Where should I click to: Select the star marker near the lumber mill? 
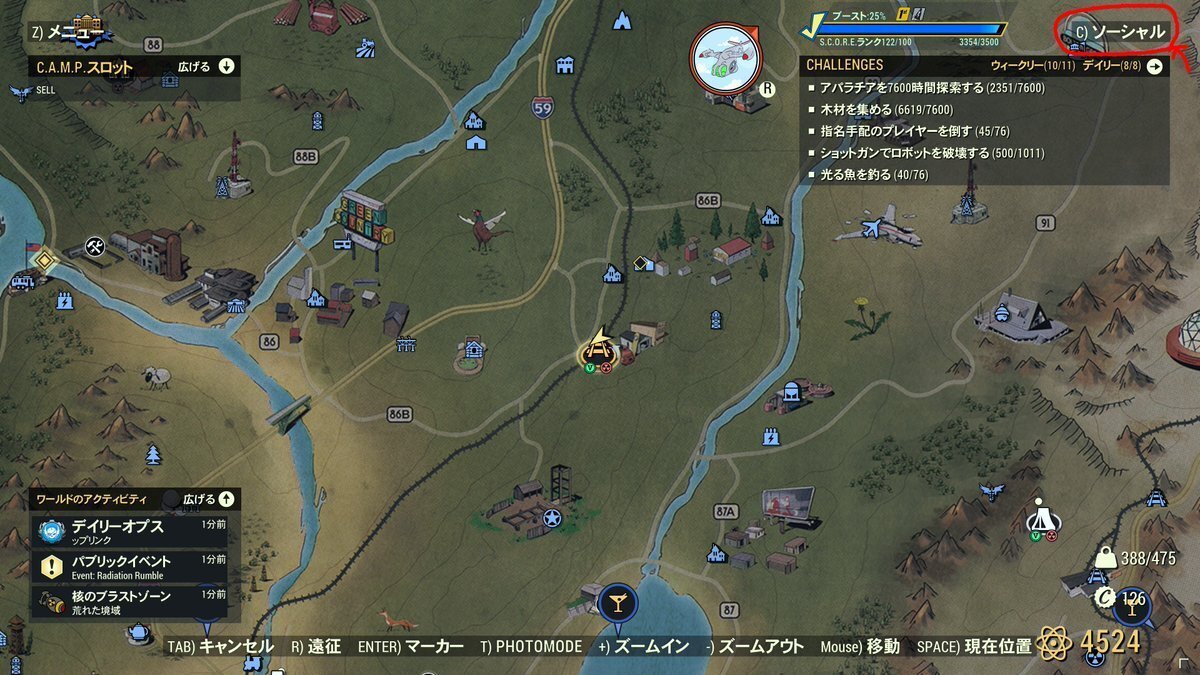pos(552,518)
